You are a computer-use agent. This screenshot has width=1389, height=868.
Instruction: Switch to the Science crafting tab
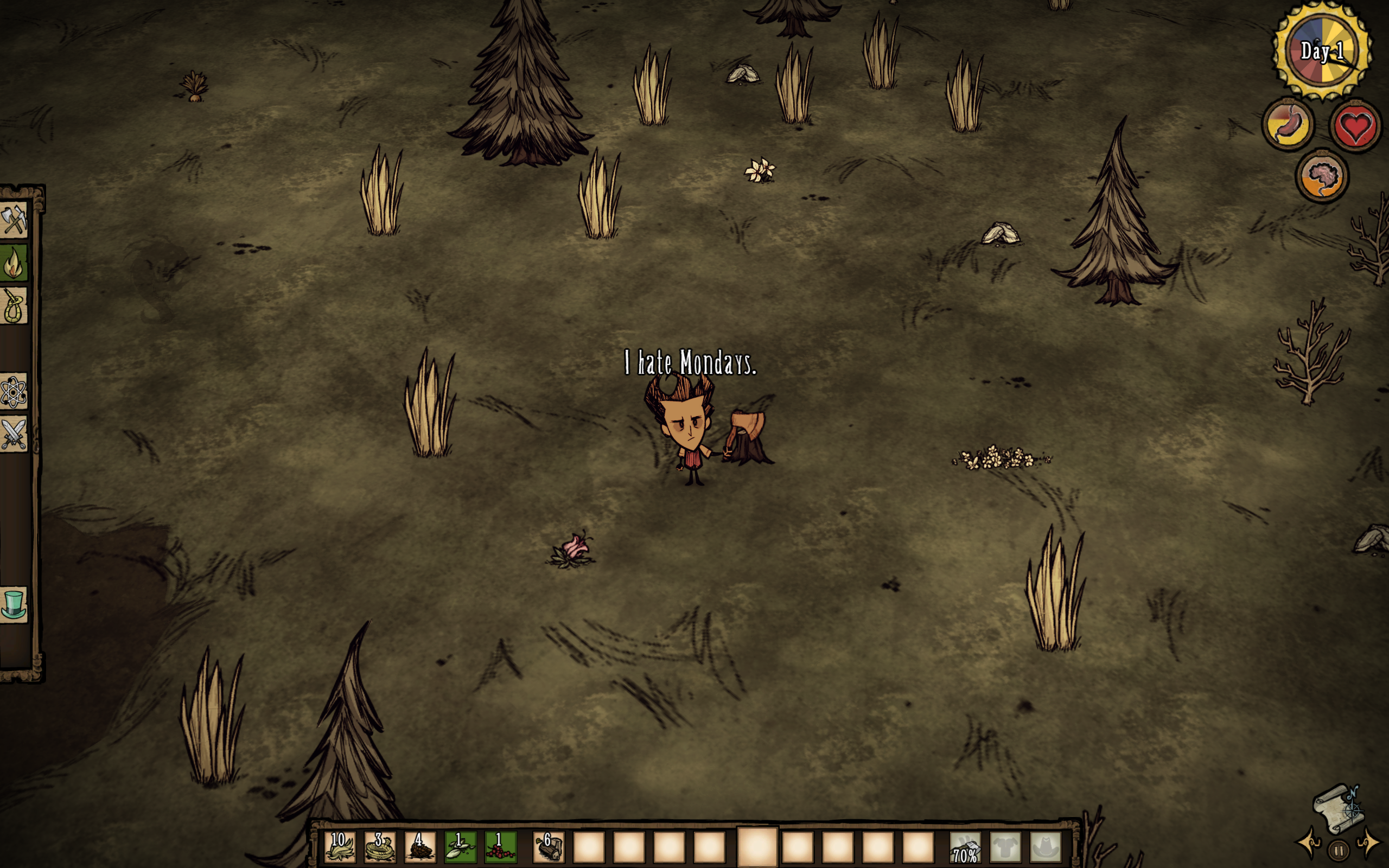click(14, 392)
